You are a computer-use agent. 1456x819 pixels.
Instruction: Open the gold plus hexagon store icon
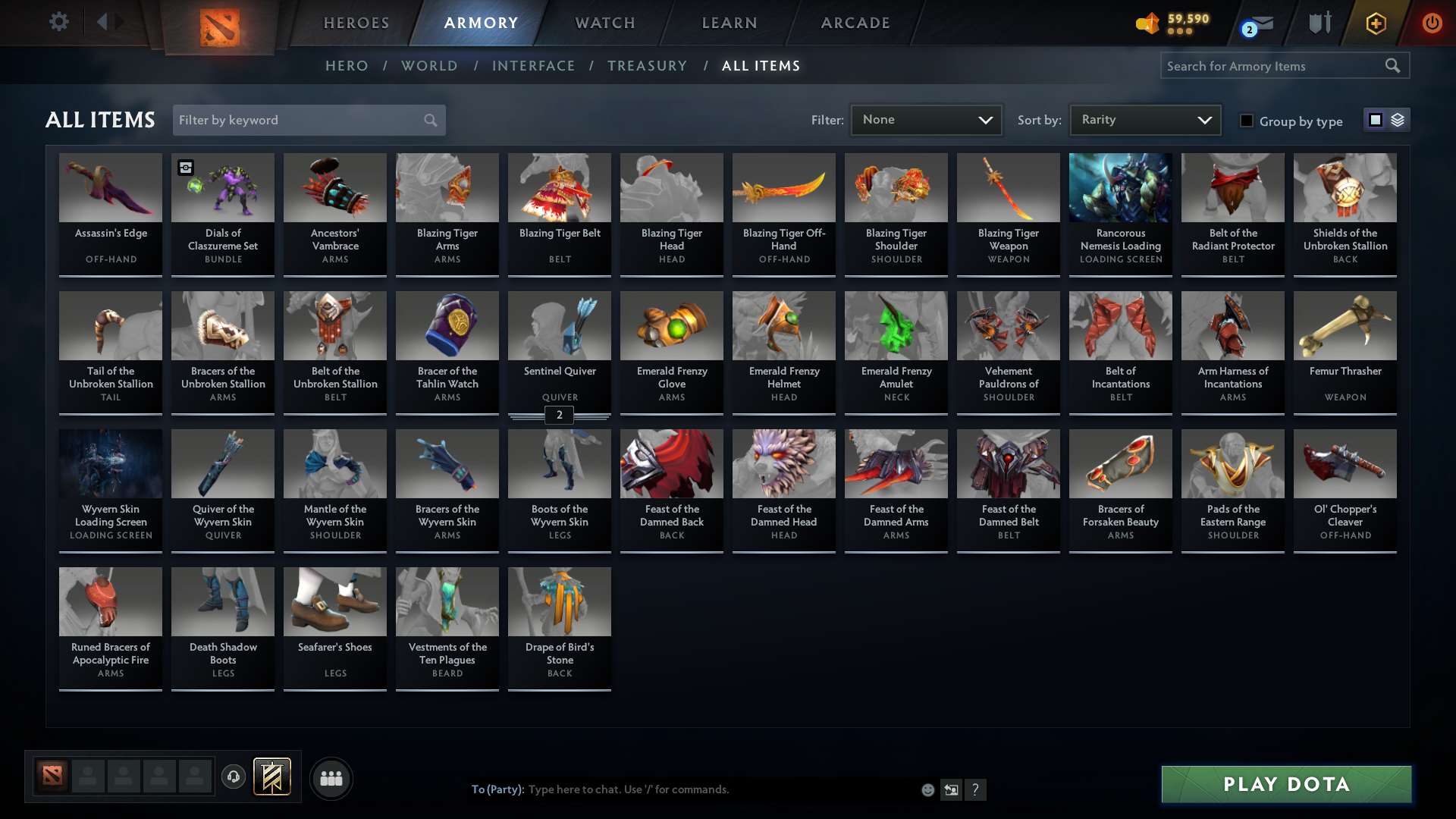1376,23
